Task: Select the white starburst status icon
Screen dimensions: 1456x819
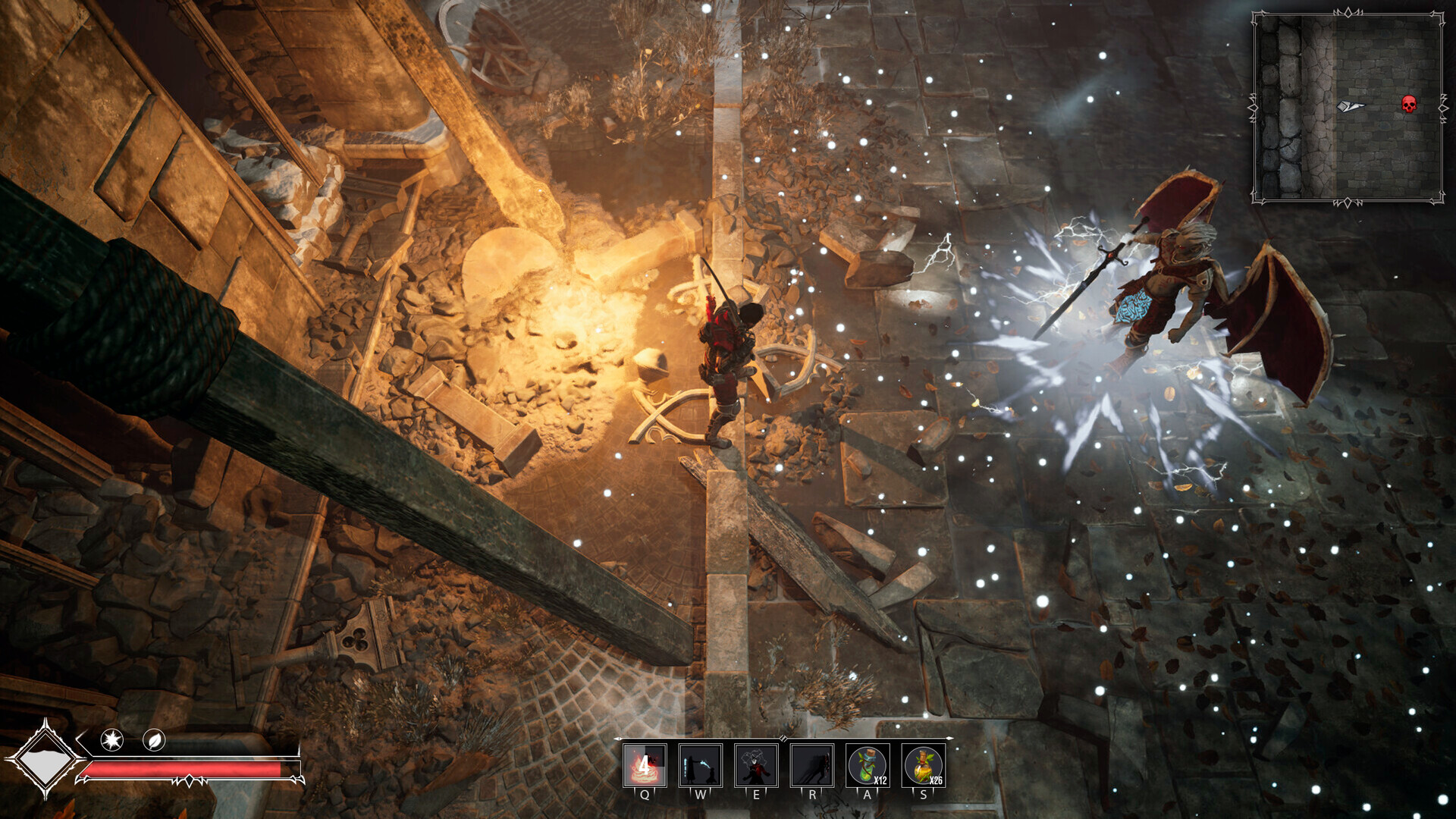Action: [x=112, y=739]
